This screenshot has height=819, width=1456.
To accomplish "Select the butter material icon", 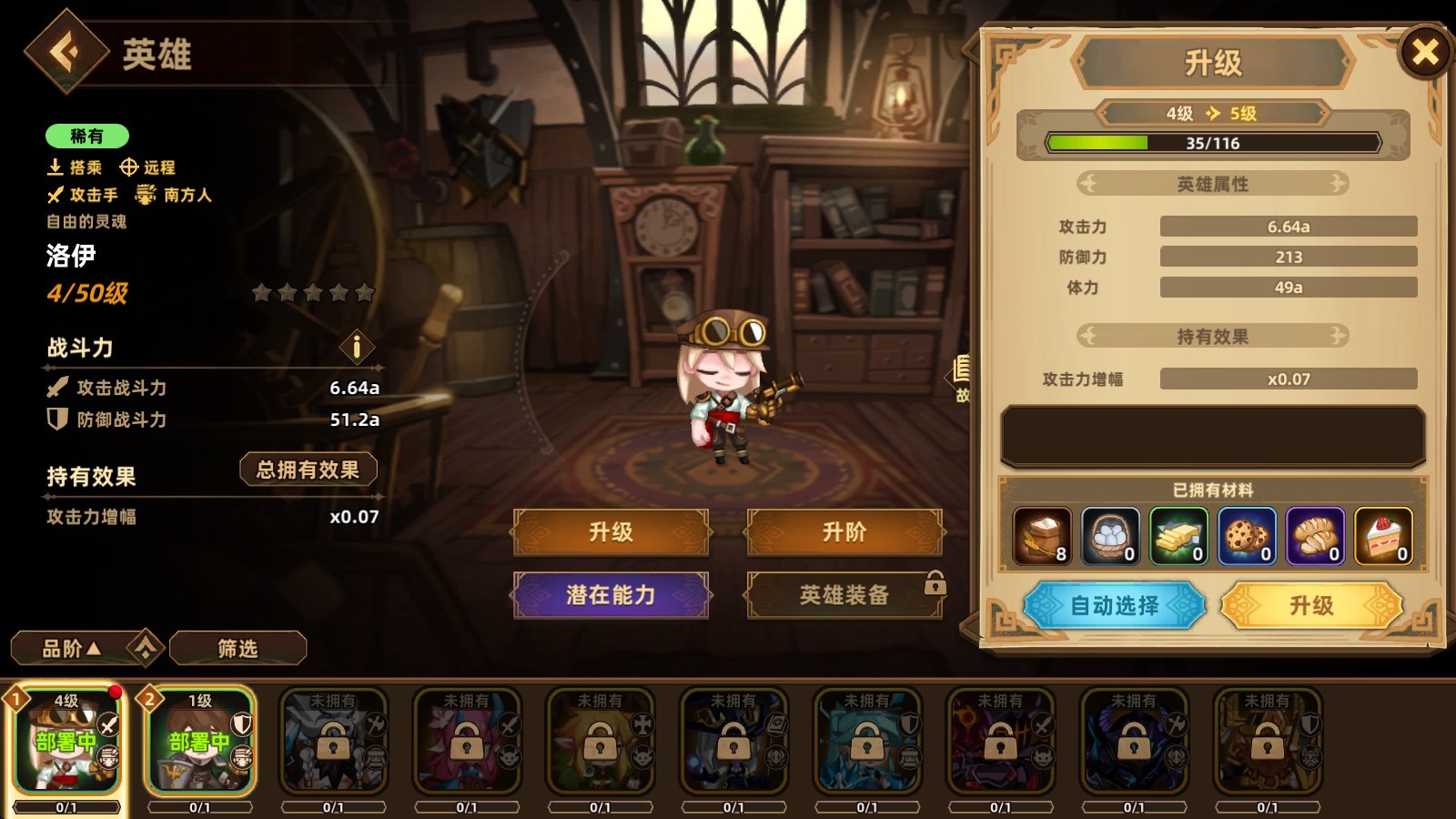I will pos(1179,535).
